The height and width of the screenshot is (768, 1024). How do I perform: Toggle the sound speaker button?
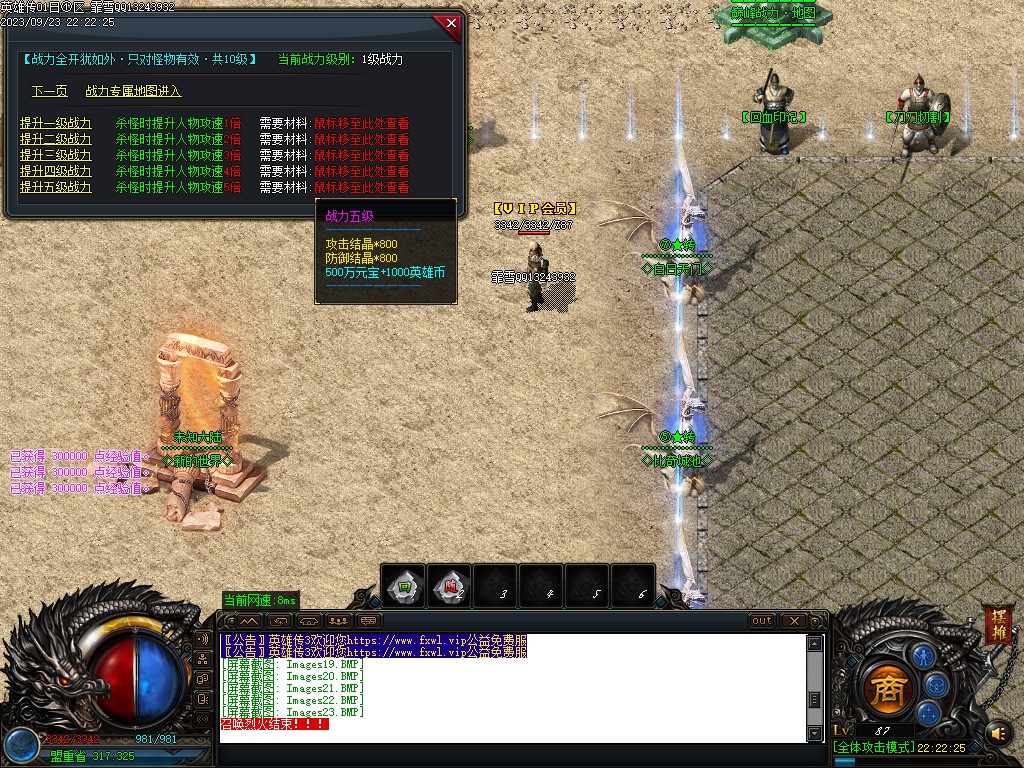(997, 734)
